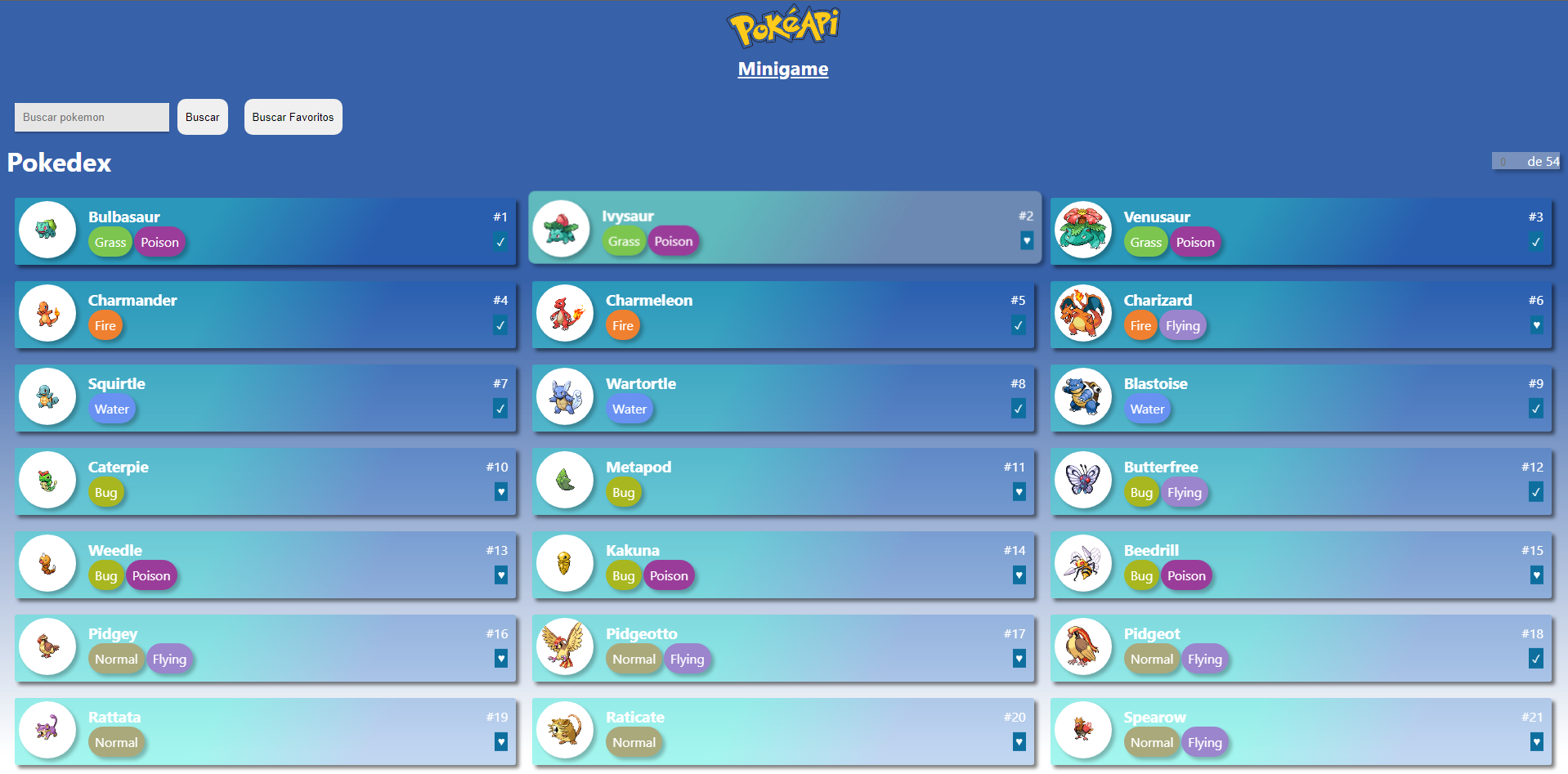Click the PokéAPI logo
1568x774 pixels.
coord(782,26)
